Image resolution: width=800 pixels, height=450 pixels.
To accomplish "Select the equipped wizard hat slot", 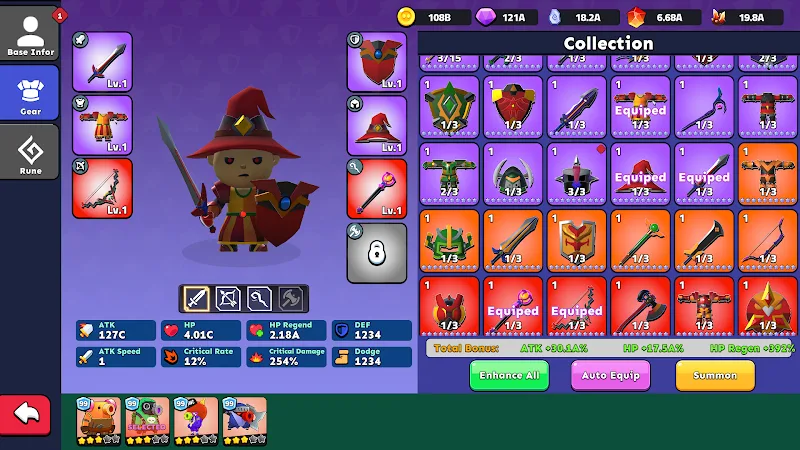I will tap(377, 125).
